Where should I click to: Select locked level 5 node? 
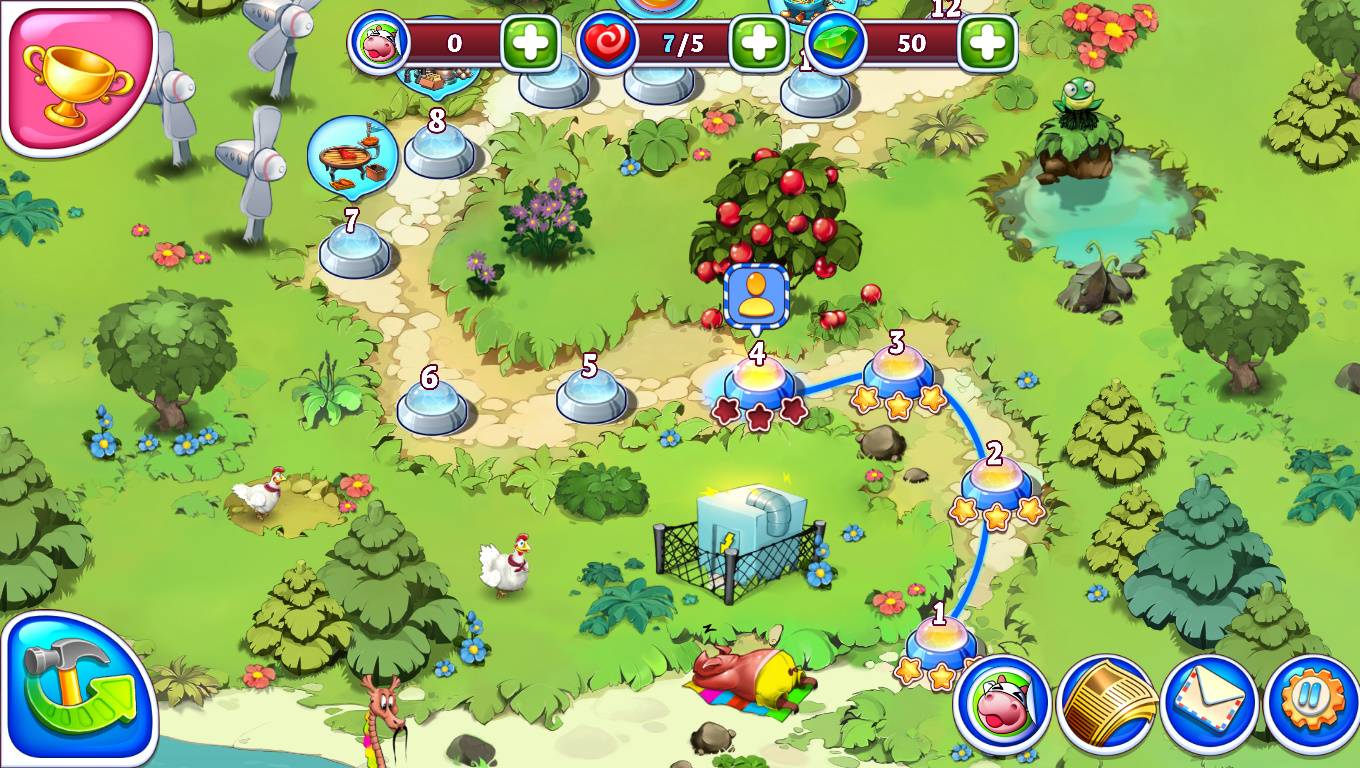coord(591,395)
